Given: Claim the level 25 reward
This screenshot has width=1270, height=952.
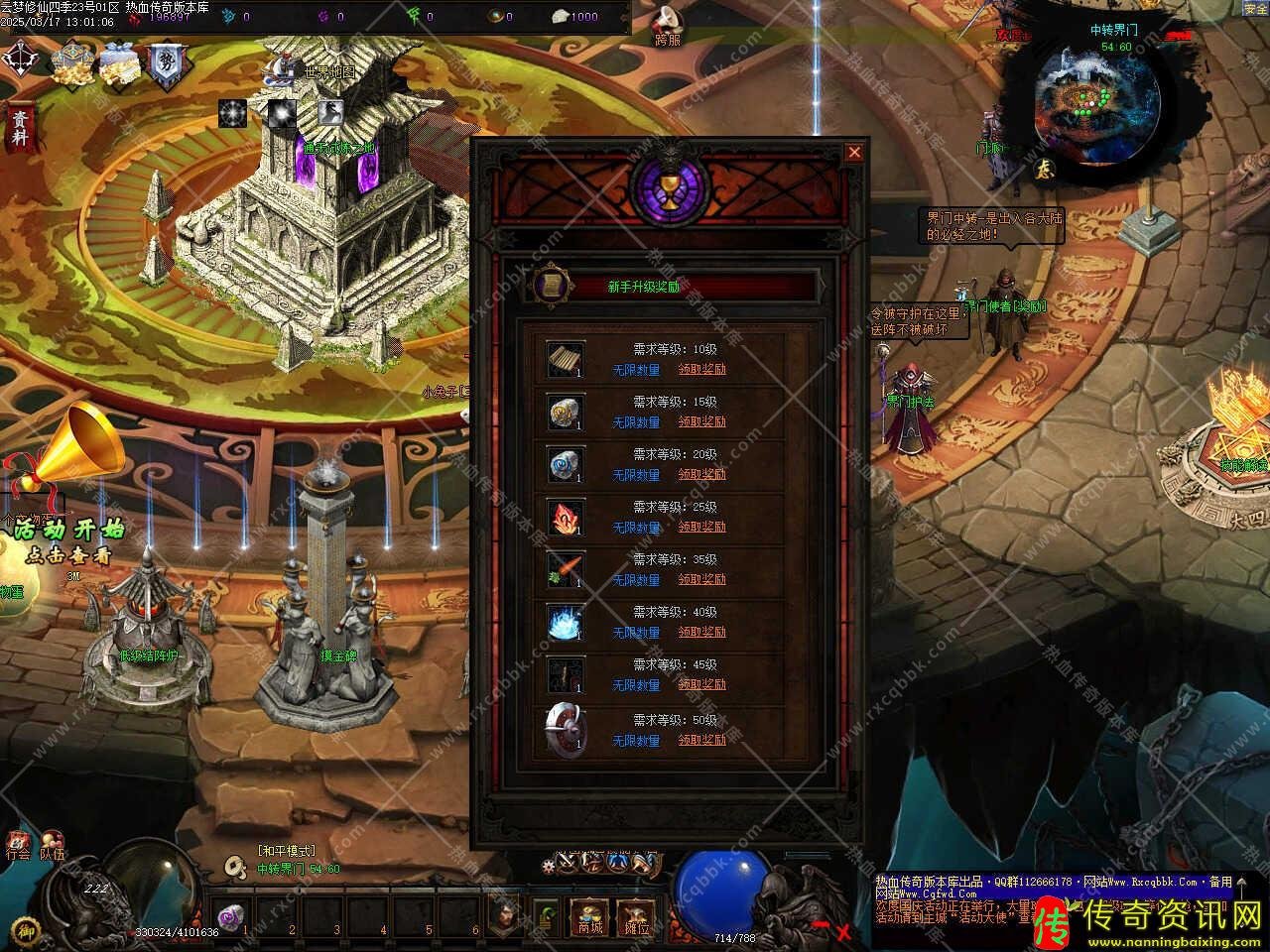Looking at the screenshot, I should pos(701,527).
